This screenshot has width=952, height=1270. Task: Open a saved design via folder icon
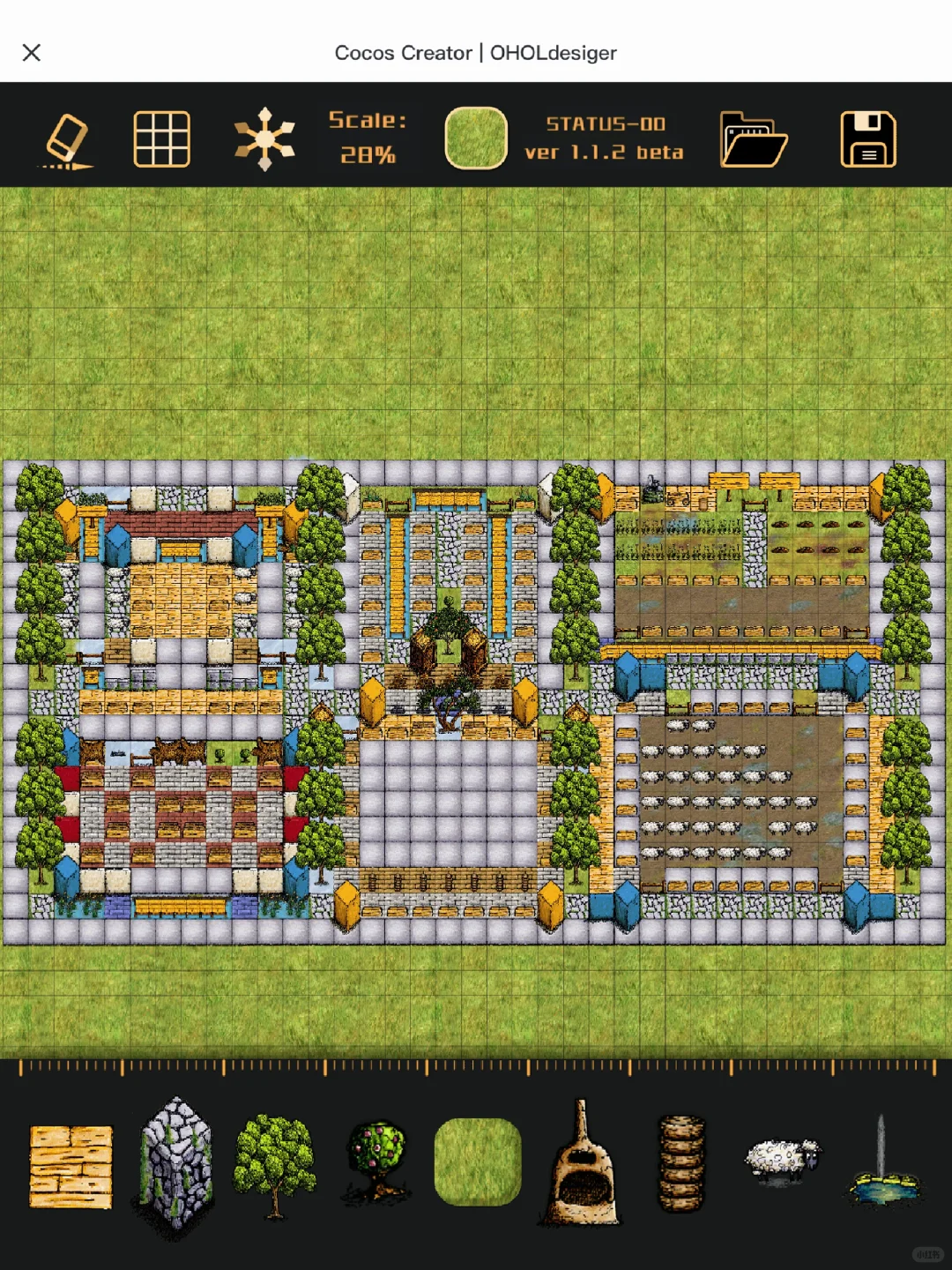(753, 139)
